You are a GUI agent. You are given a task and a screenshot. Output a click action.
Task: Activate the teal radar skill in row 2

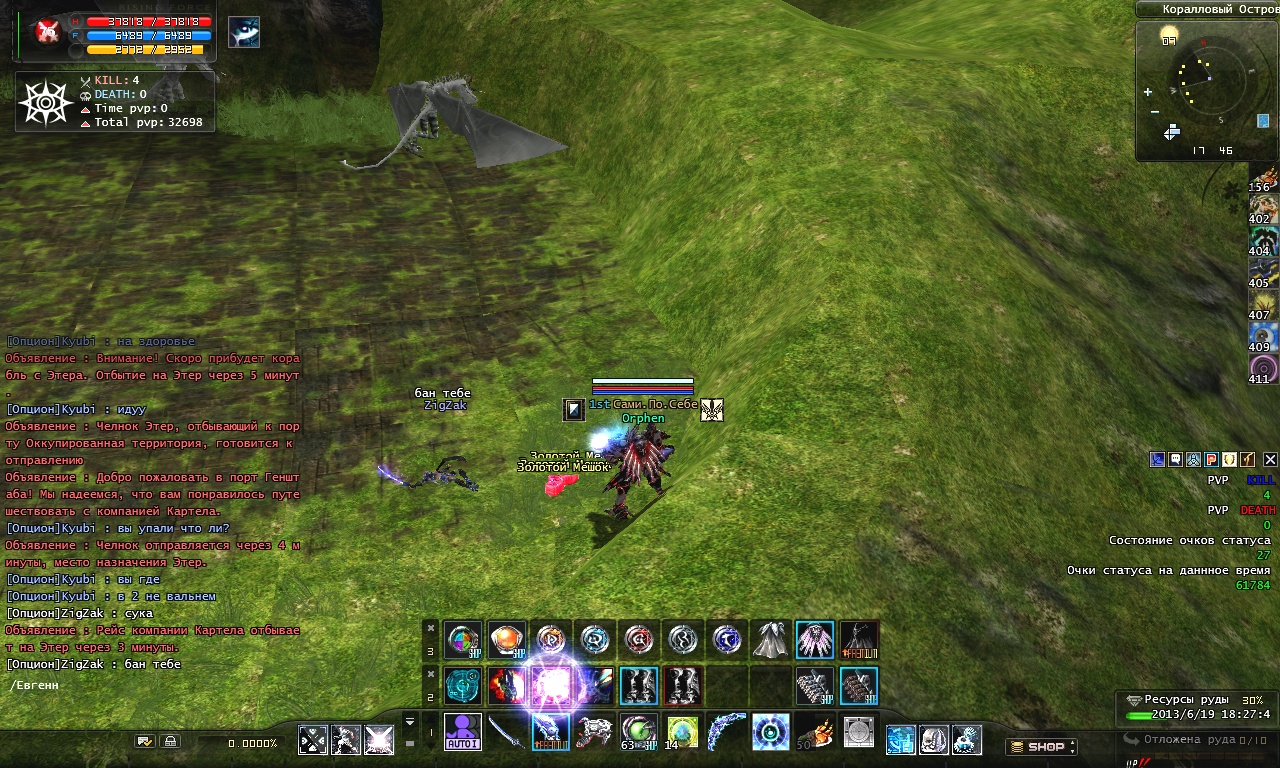[462, 686]
